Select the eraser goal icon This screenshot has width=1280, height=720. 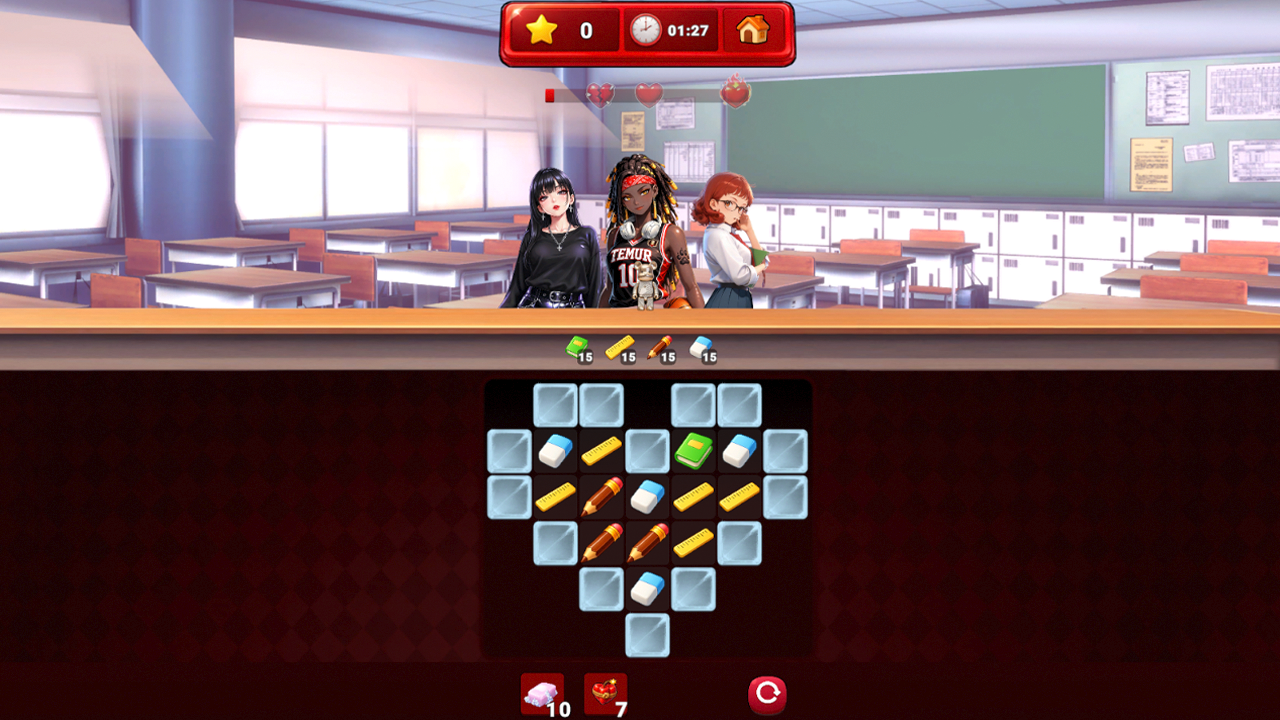coord(703,348)
